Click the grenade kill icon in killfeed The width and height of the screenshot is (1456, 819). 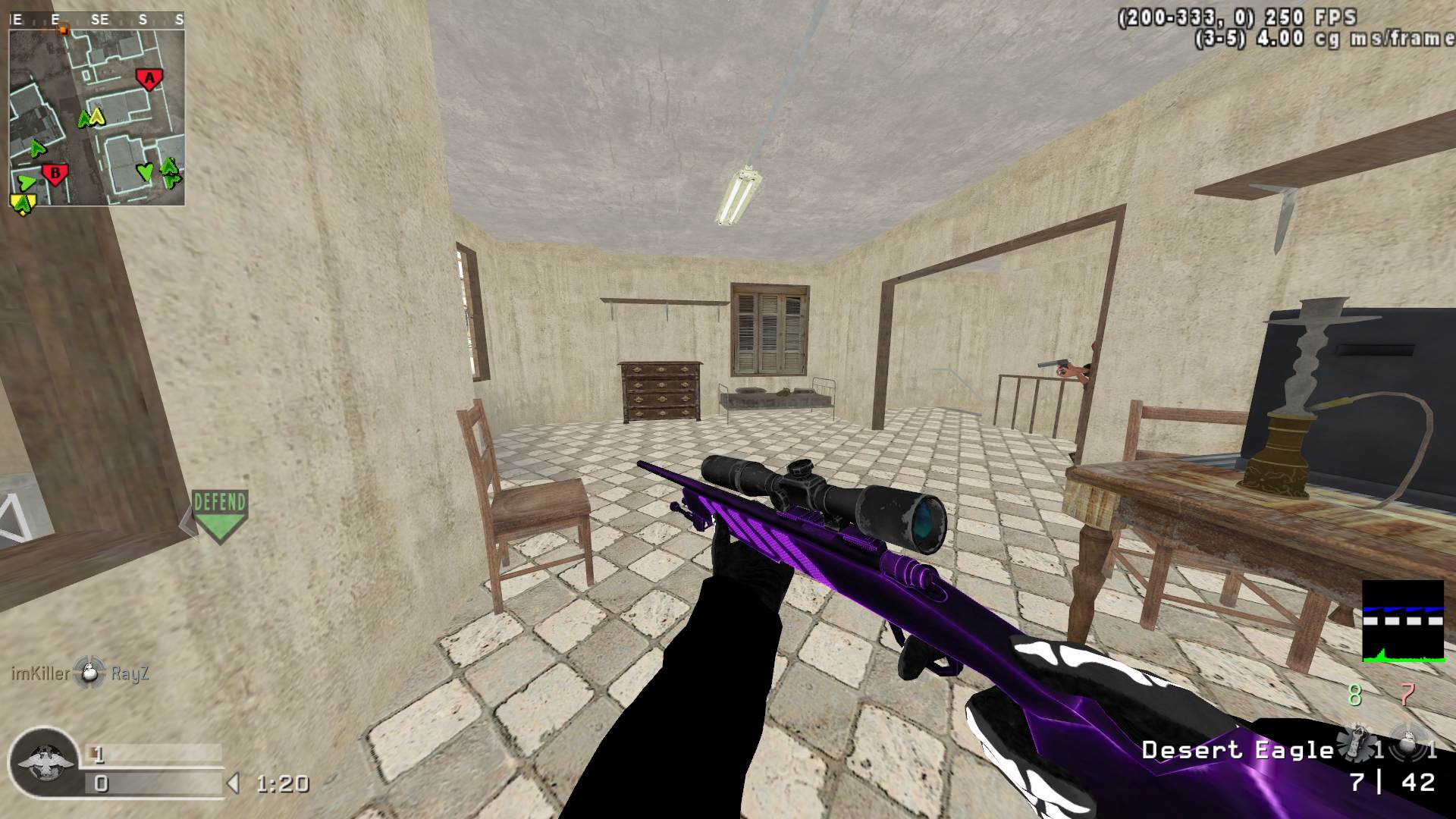click(90, 673)
